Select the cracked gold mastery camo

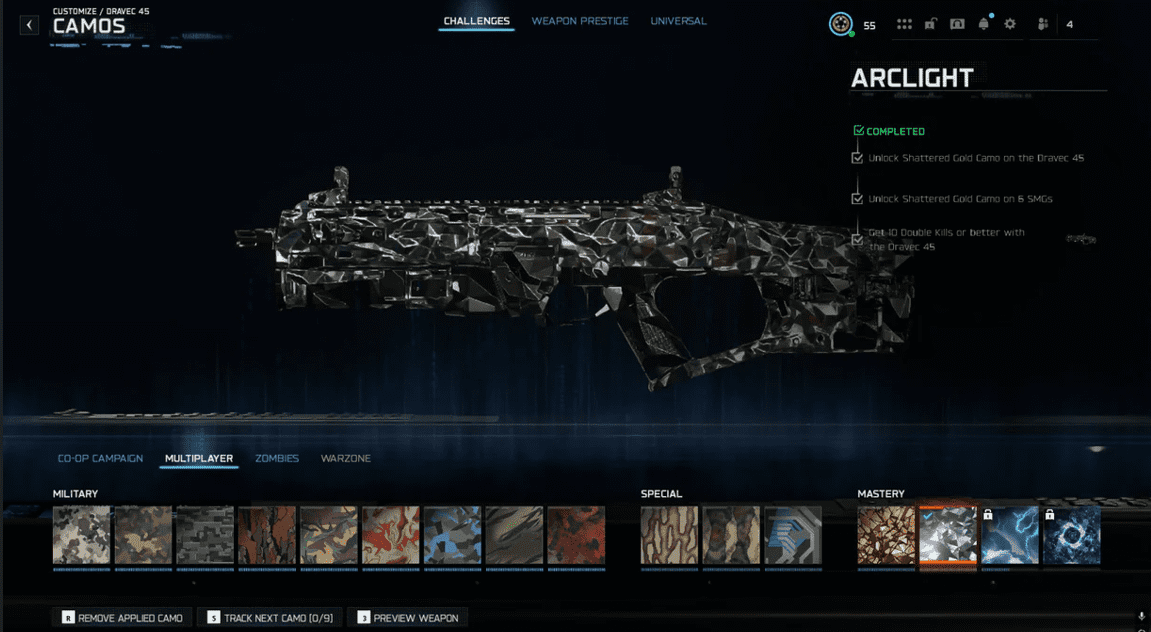tap(886, 535)
